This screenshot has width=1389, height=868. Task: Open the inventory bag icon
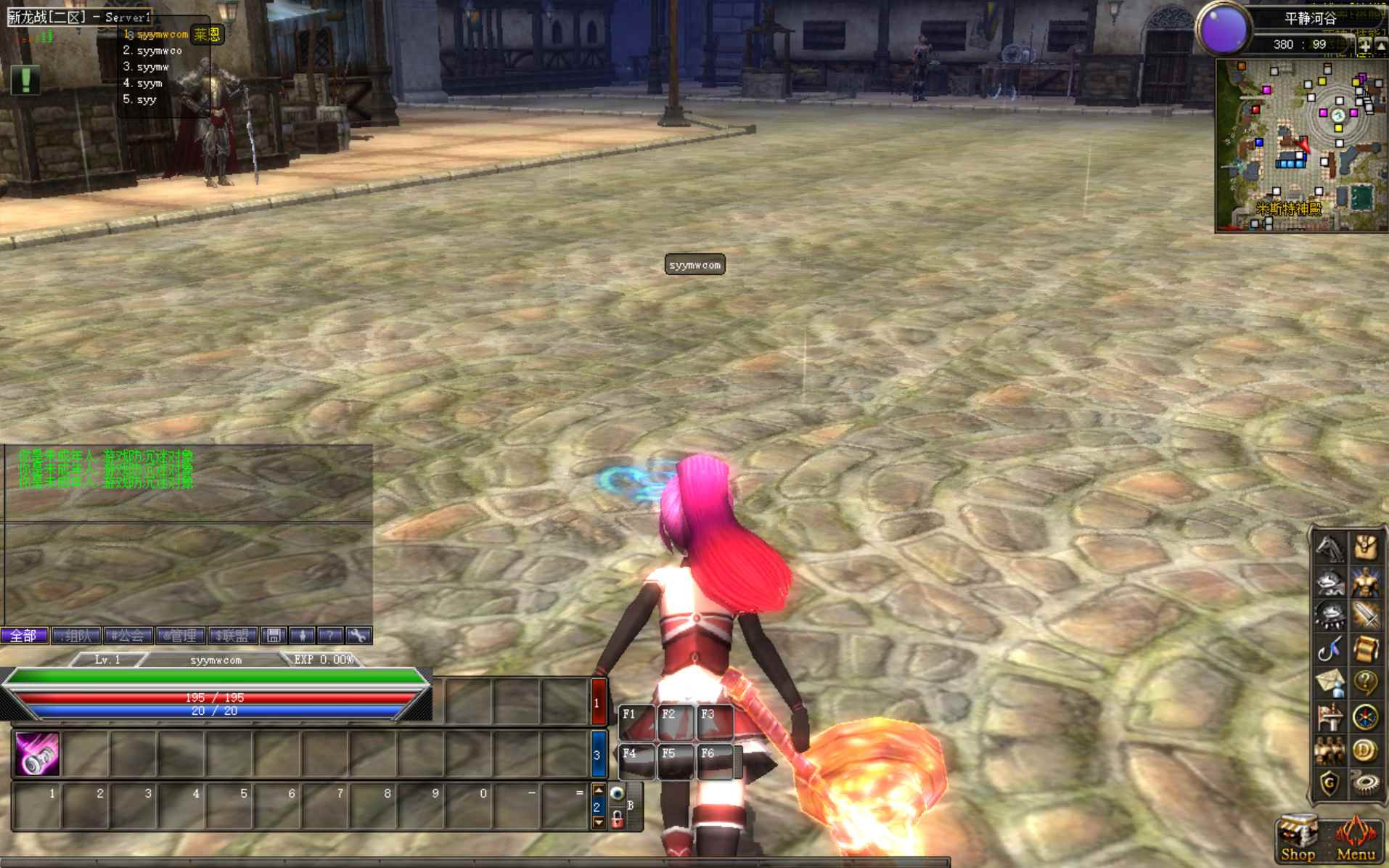(x=1365, y=548)
